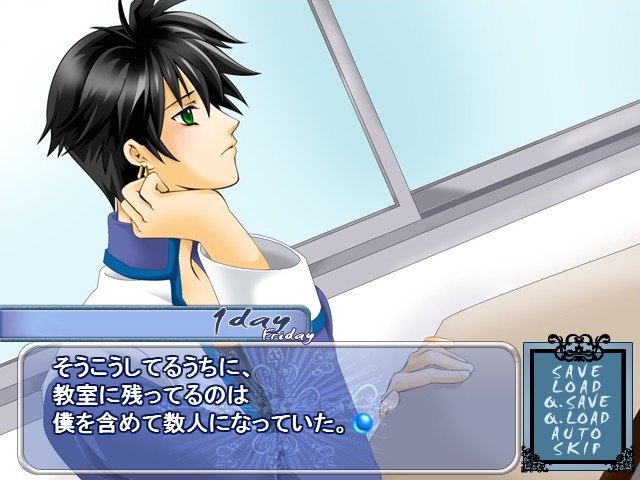Activate SKIP mode
Image resolution: width=640 pixels, height=480 pixels.
[577, 448]
